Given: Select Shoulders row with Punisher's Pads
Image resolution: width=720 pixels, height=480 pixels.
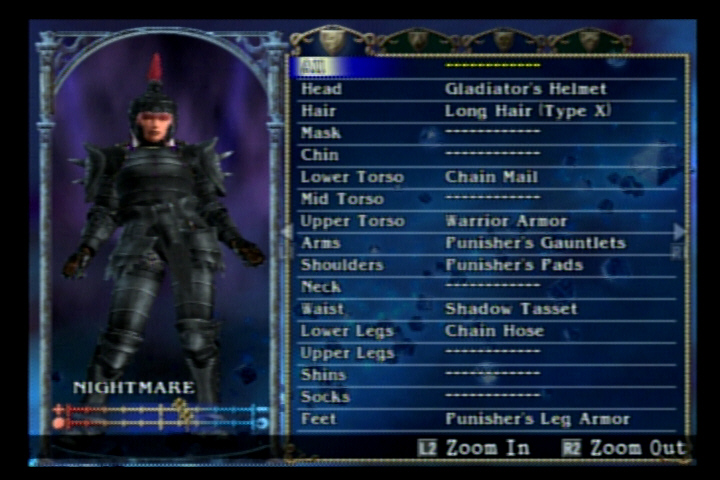Looking at the screenshot, I should 488,265.
